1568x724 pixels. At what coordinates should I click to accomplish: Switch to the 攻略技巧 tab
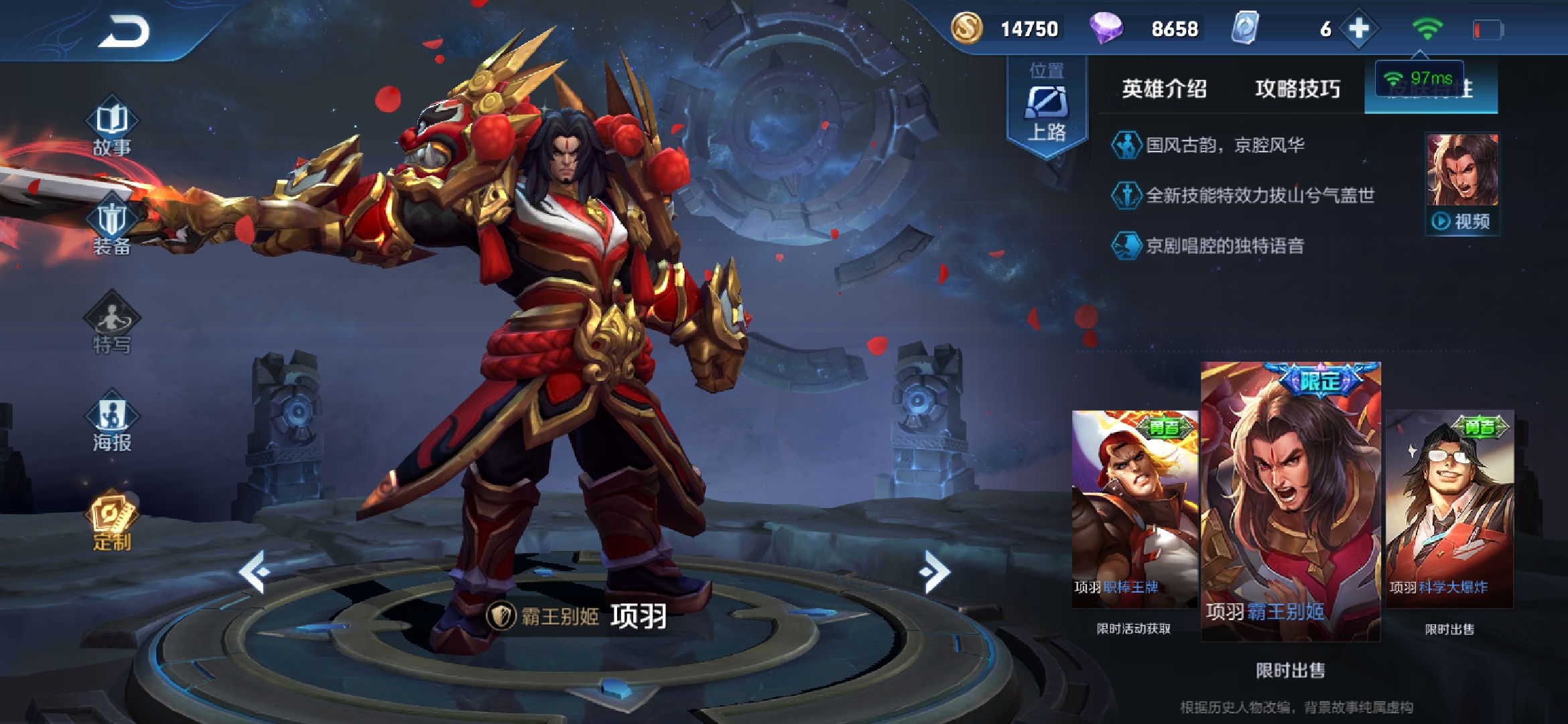click(x=1297, y=88)
